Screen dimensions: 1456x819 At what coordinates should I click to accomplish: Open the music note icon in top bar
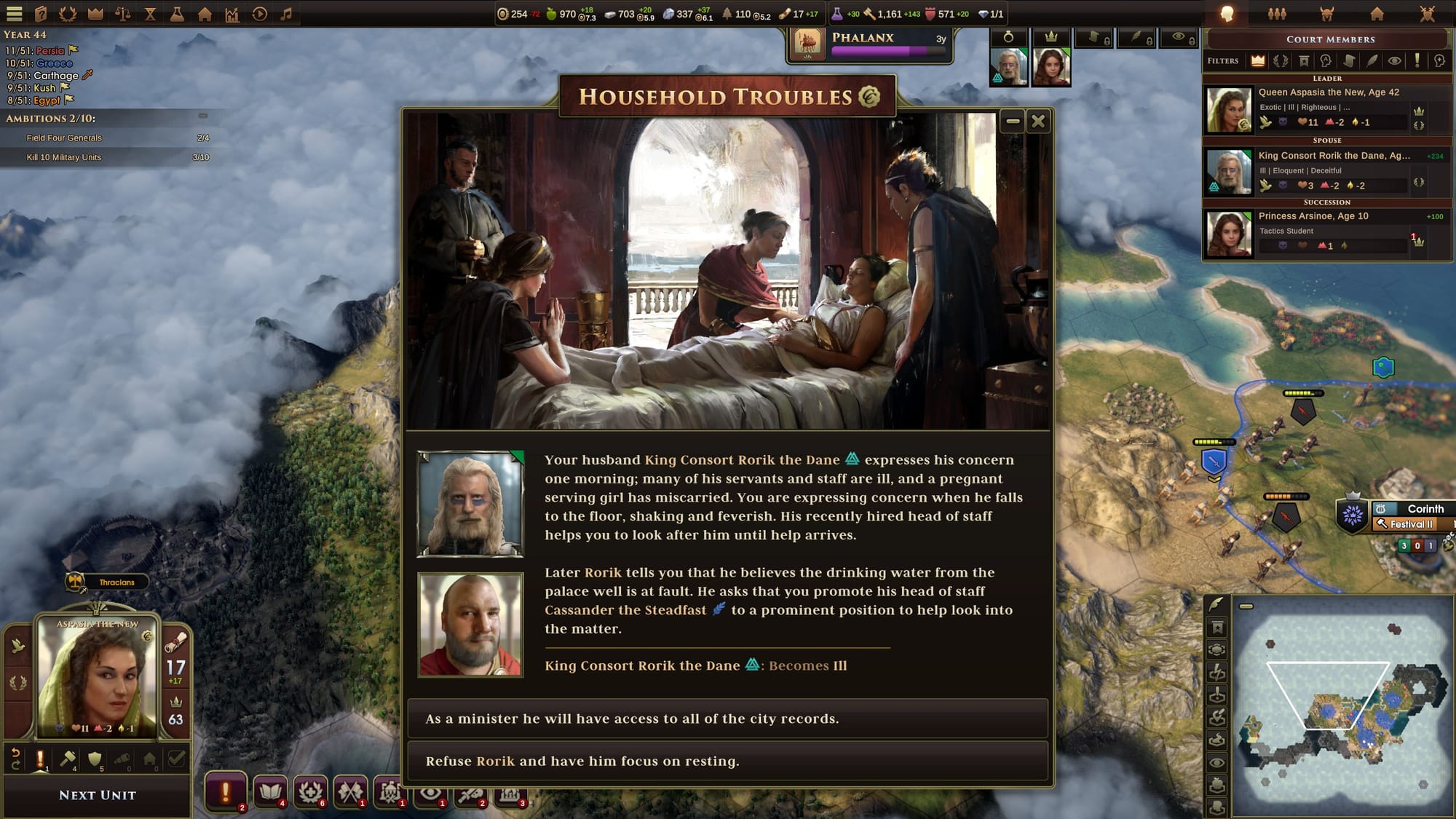(286, 14)
